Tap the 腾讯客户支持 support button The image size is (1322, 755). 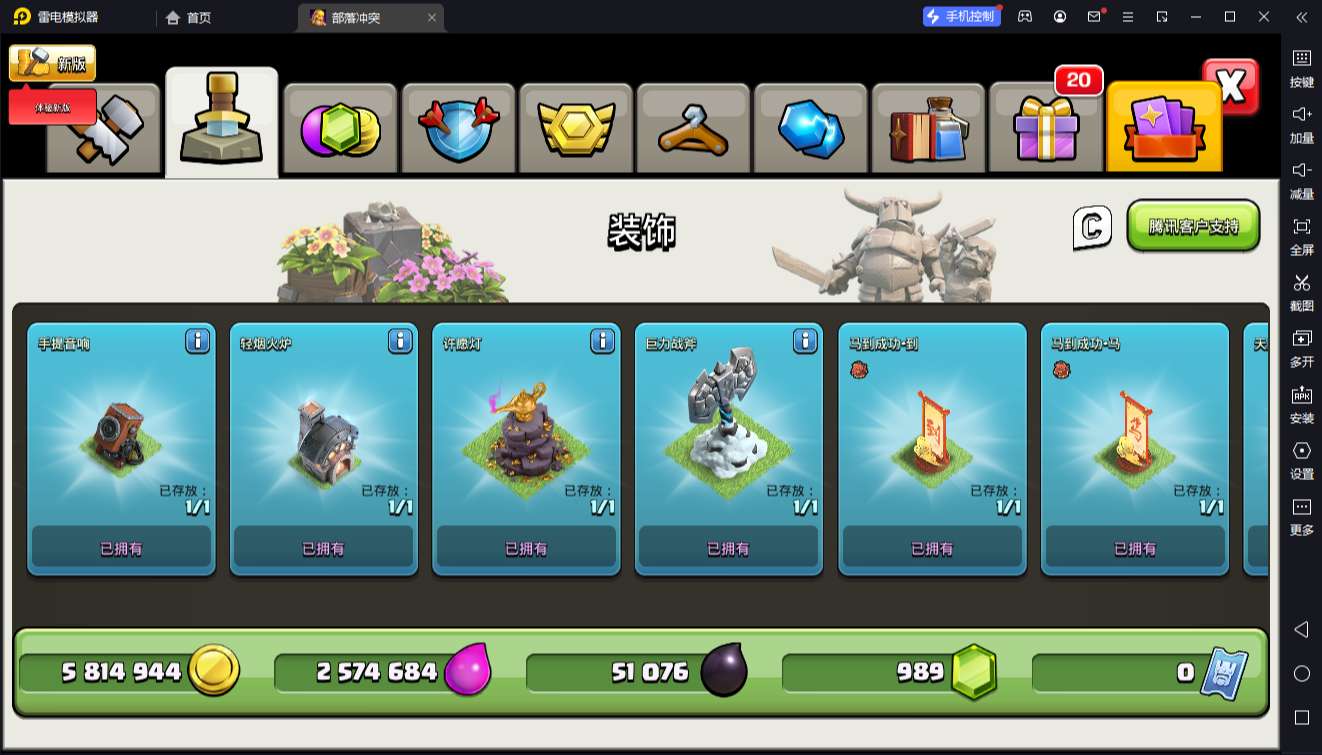pyautogui.click(x=1193, y=226)
